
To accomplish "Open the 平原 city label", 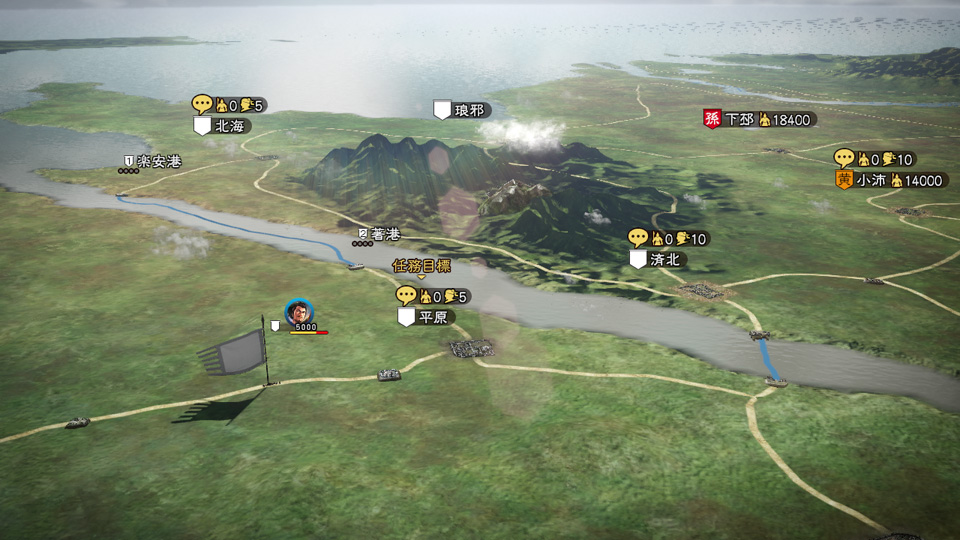I will [x=433, y=317].
